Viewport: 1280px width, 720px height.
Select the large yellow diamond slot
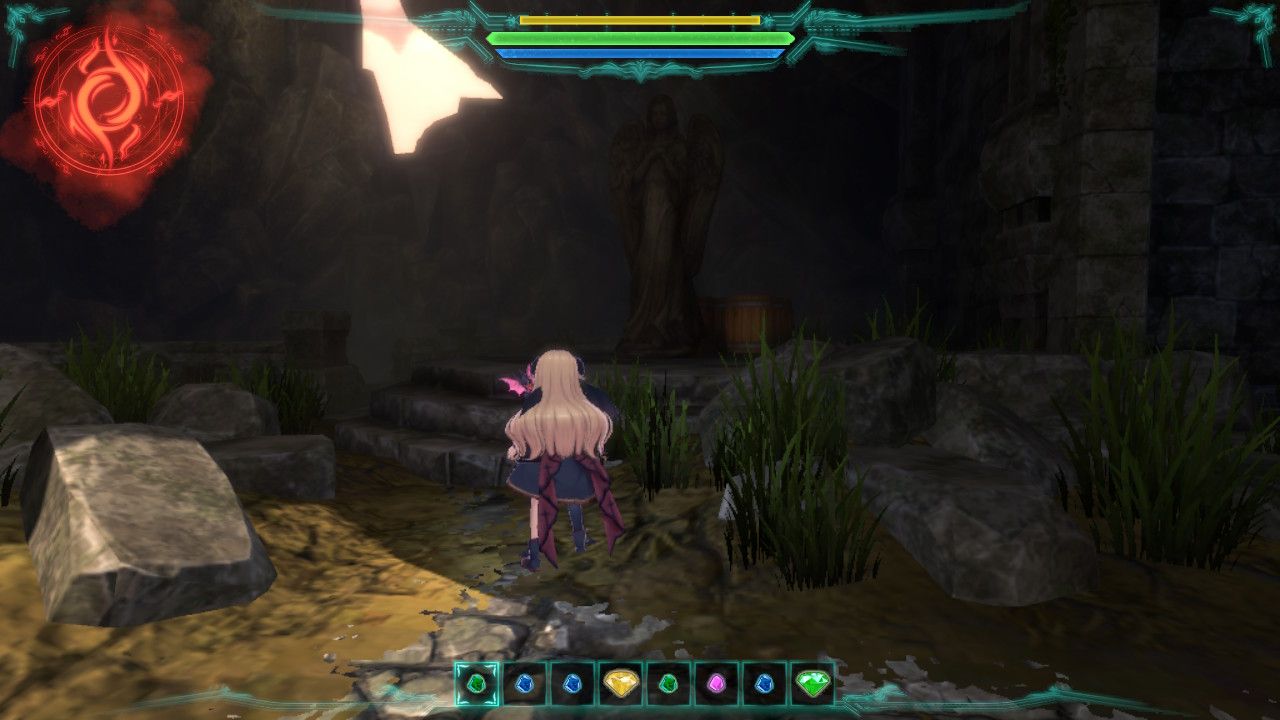(x=621, y=684)
